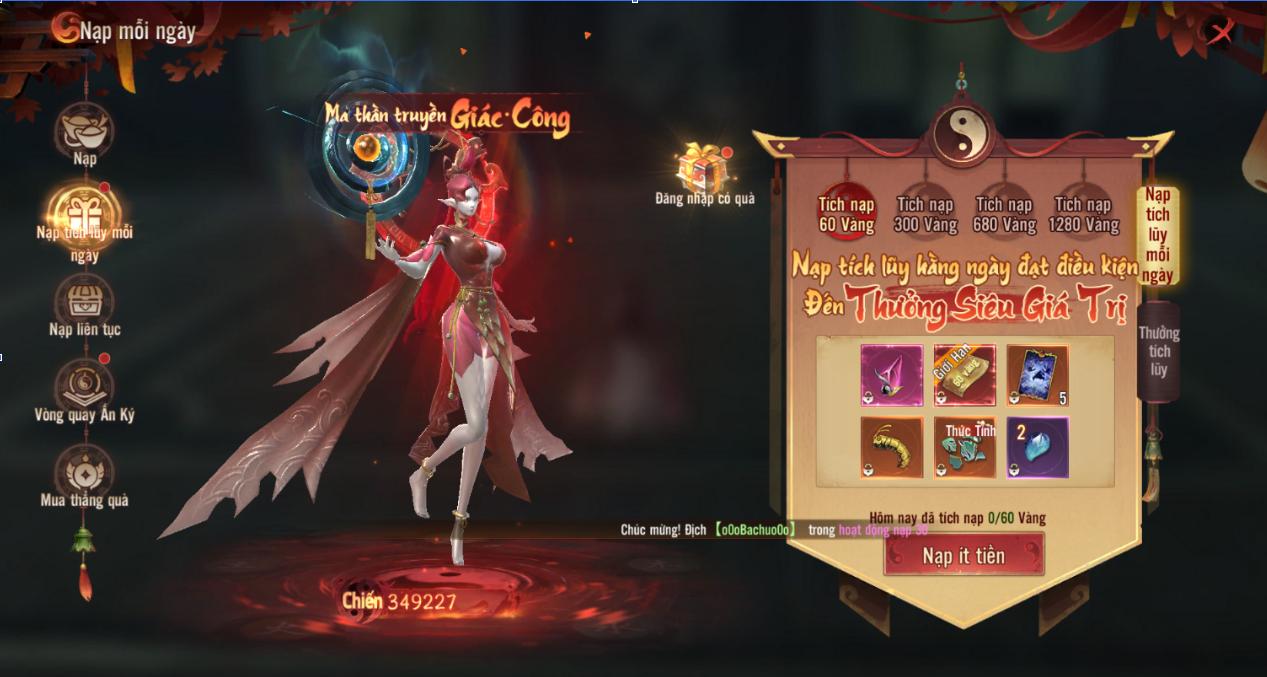
Task: Switch to Tích nạp 680 Vàng tier
Action: coord(1003,214)
